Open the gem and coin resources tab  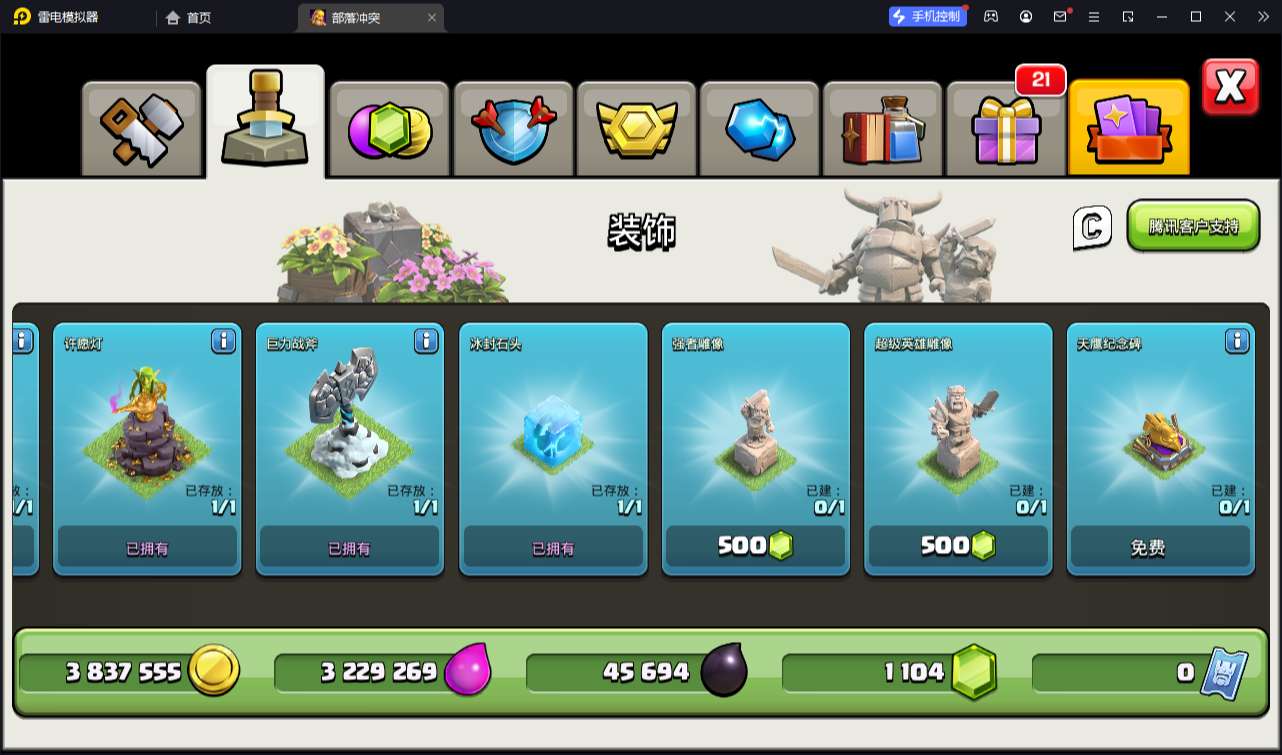[x=389, y=130]
